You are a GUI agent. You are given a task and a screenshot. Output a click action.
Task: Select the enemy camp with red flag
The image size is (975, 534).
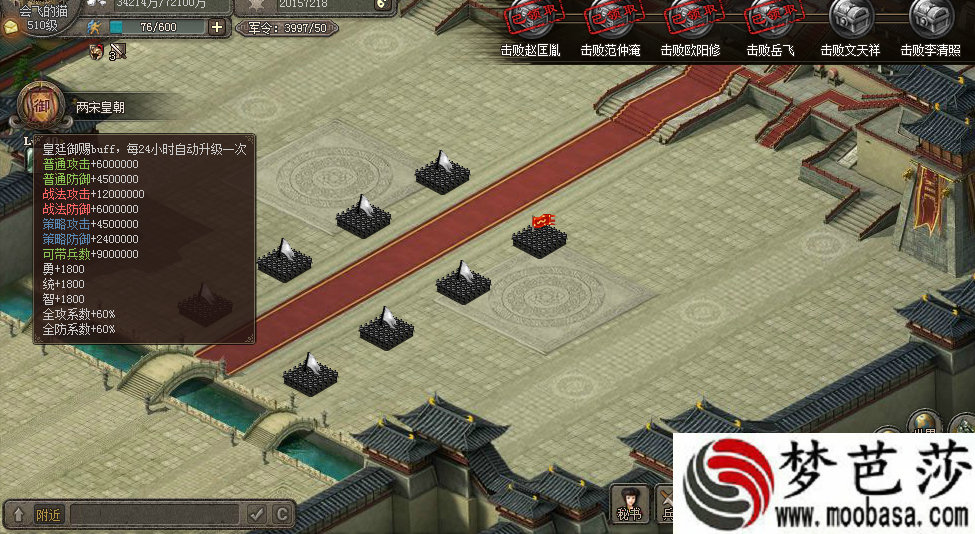pos(541,236)
